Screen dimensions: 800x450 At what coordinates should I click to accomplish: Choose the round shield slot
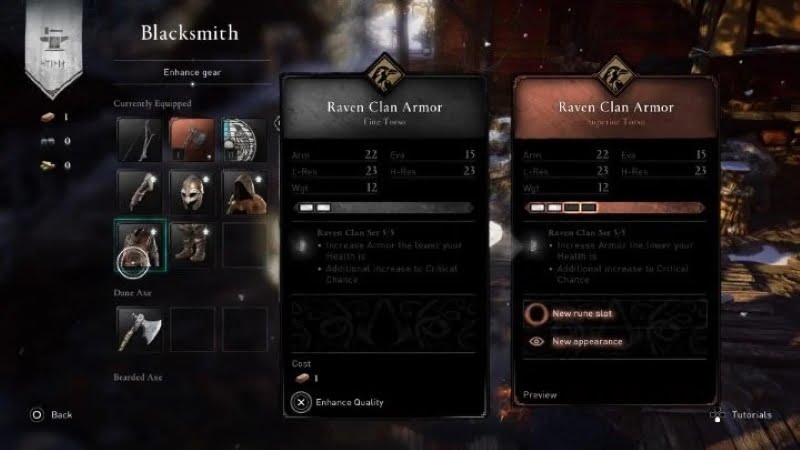coord(243,139)
